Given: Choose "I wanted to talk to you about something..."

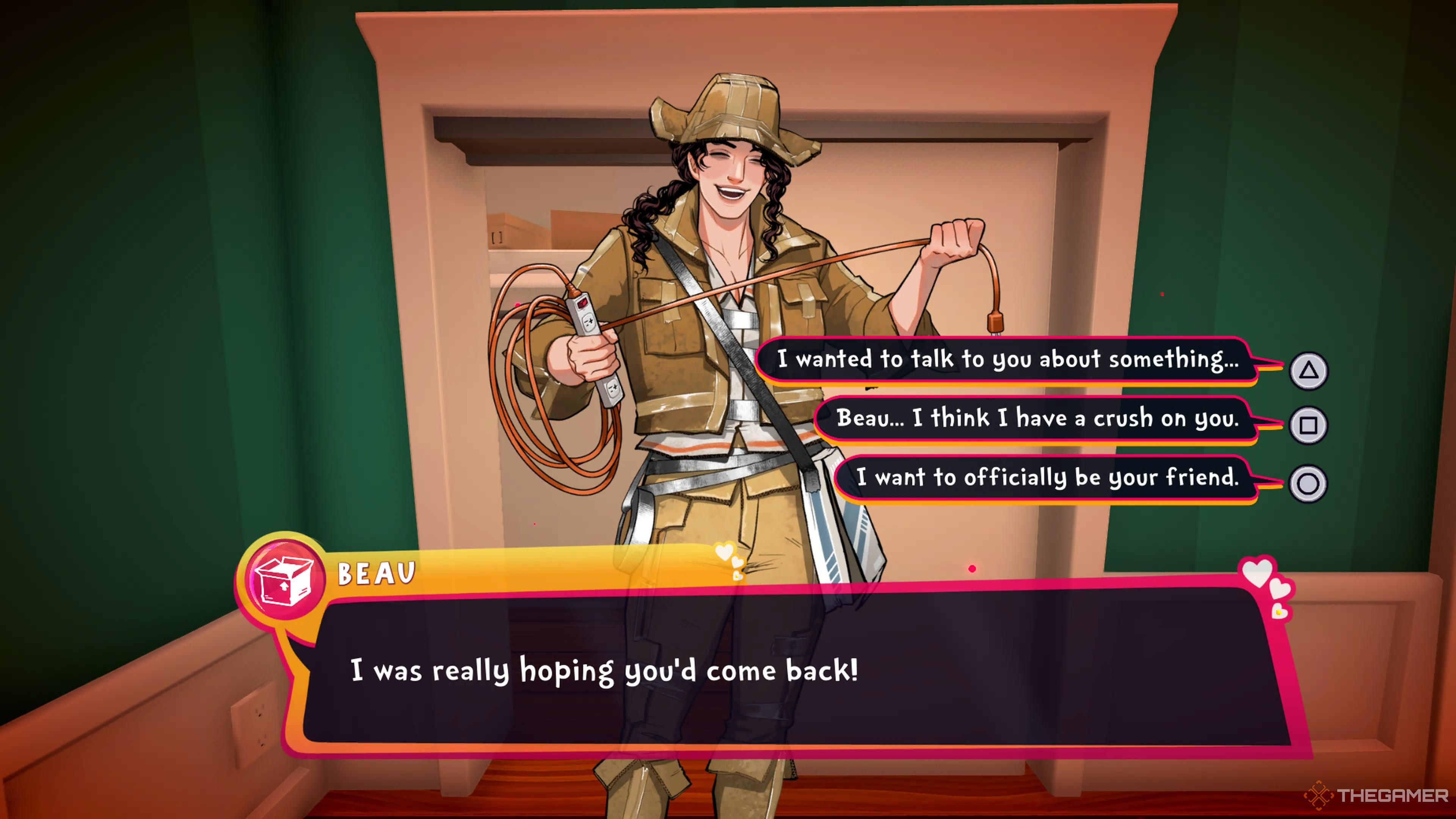Looking at the screenshot, I should coord(1007,359).
